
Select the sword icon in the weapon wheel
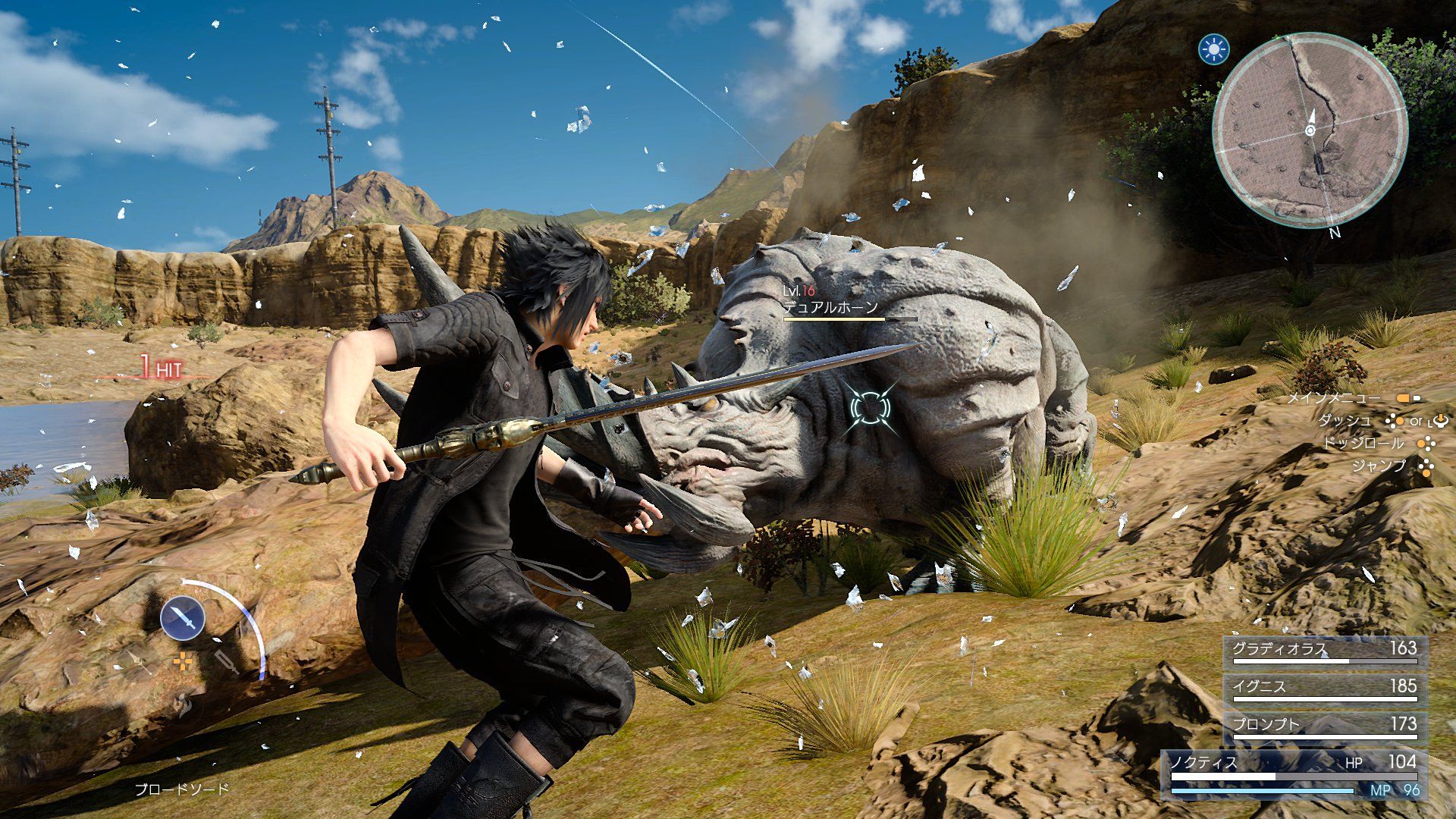(x=184, y=617)
